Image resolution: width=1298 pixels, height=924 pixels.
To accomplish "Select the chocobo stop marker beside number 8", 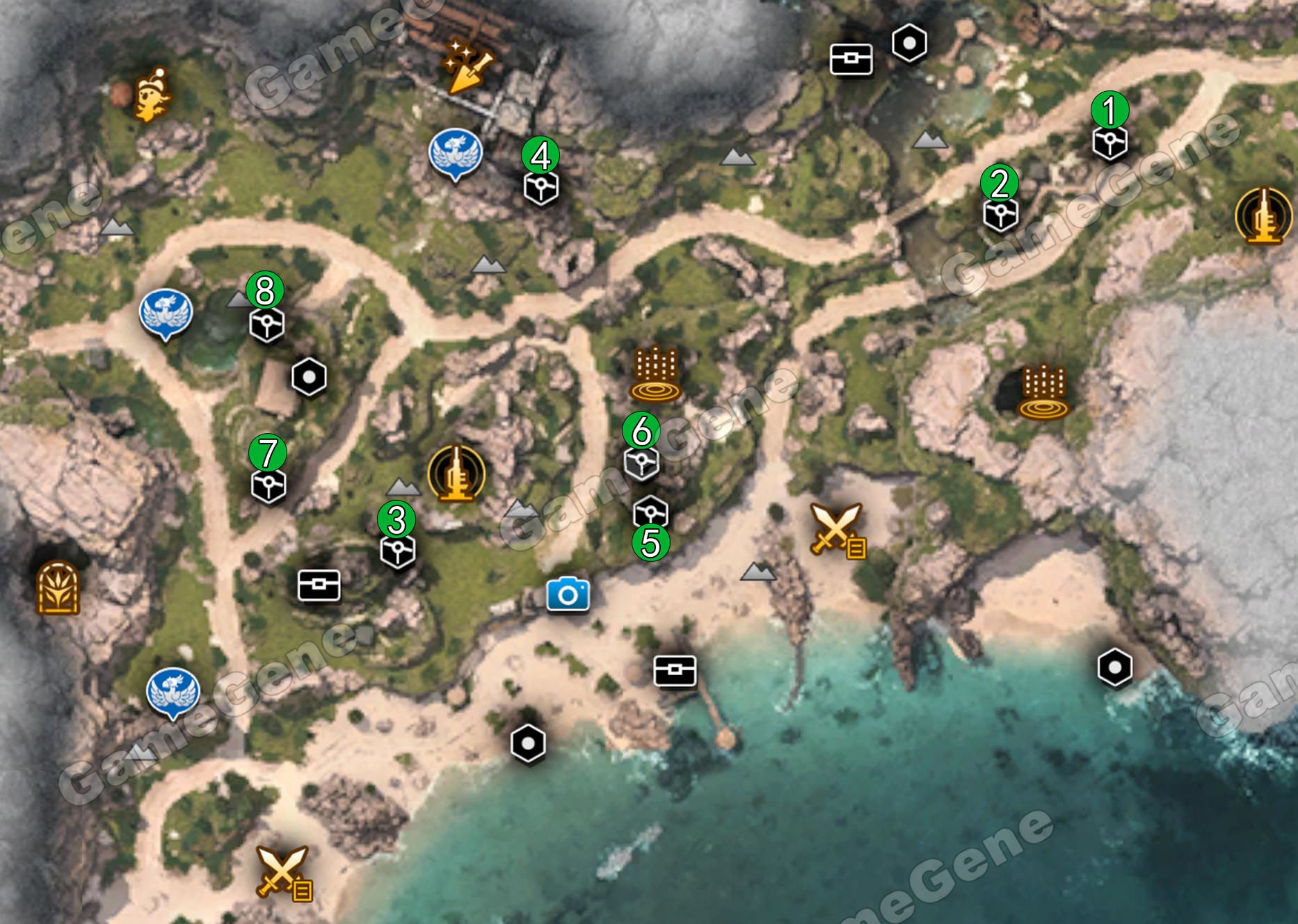I will 166,314.
